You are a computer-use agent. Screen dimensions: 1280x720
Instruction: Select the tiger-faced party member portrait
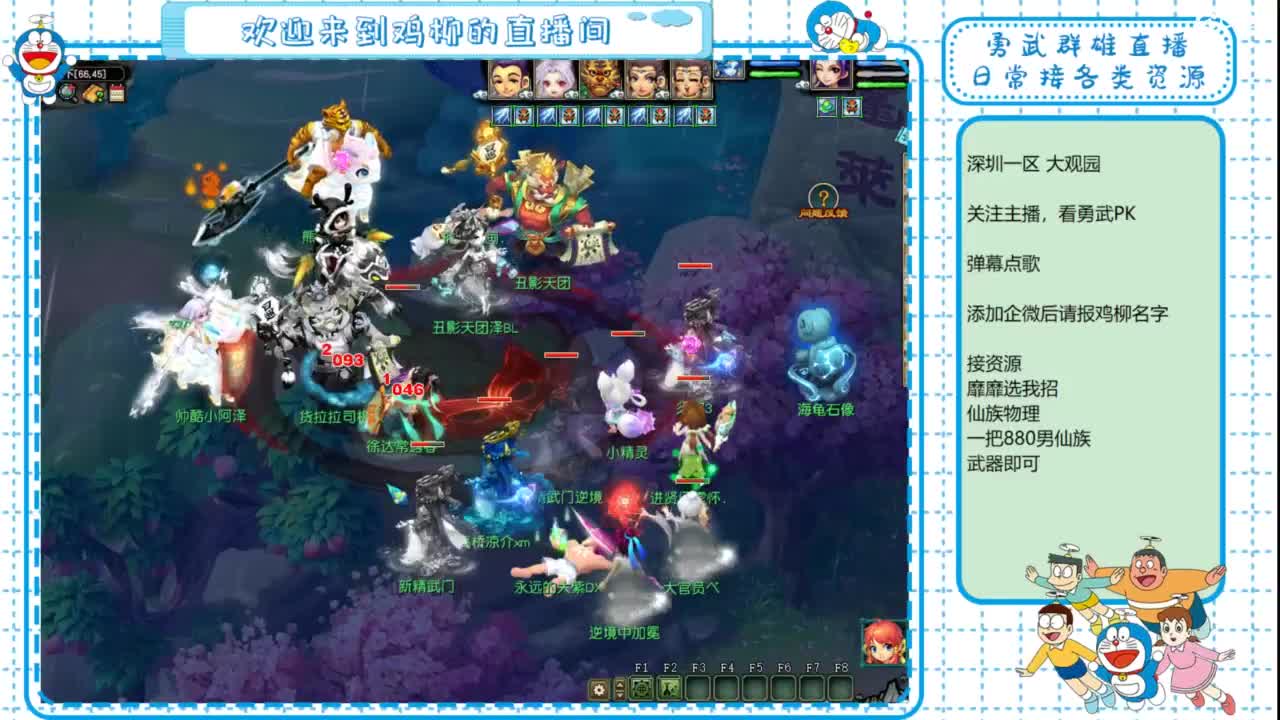coord(600,80)
